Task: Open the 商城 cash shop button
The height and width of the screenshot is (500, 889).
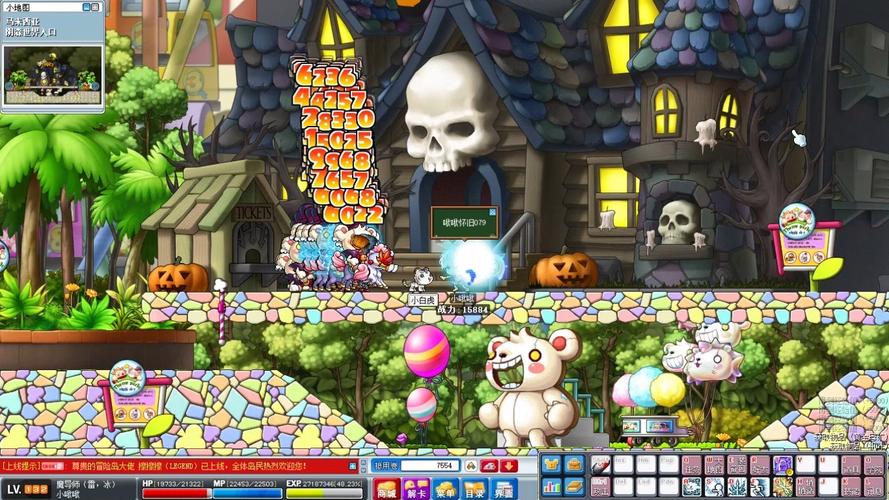Action: [x=385, y=489]
